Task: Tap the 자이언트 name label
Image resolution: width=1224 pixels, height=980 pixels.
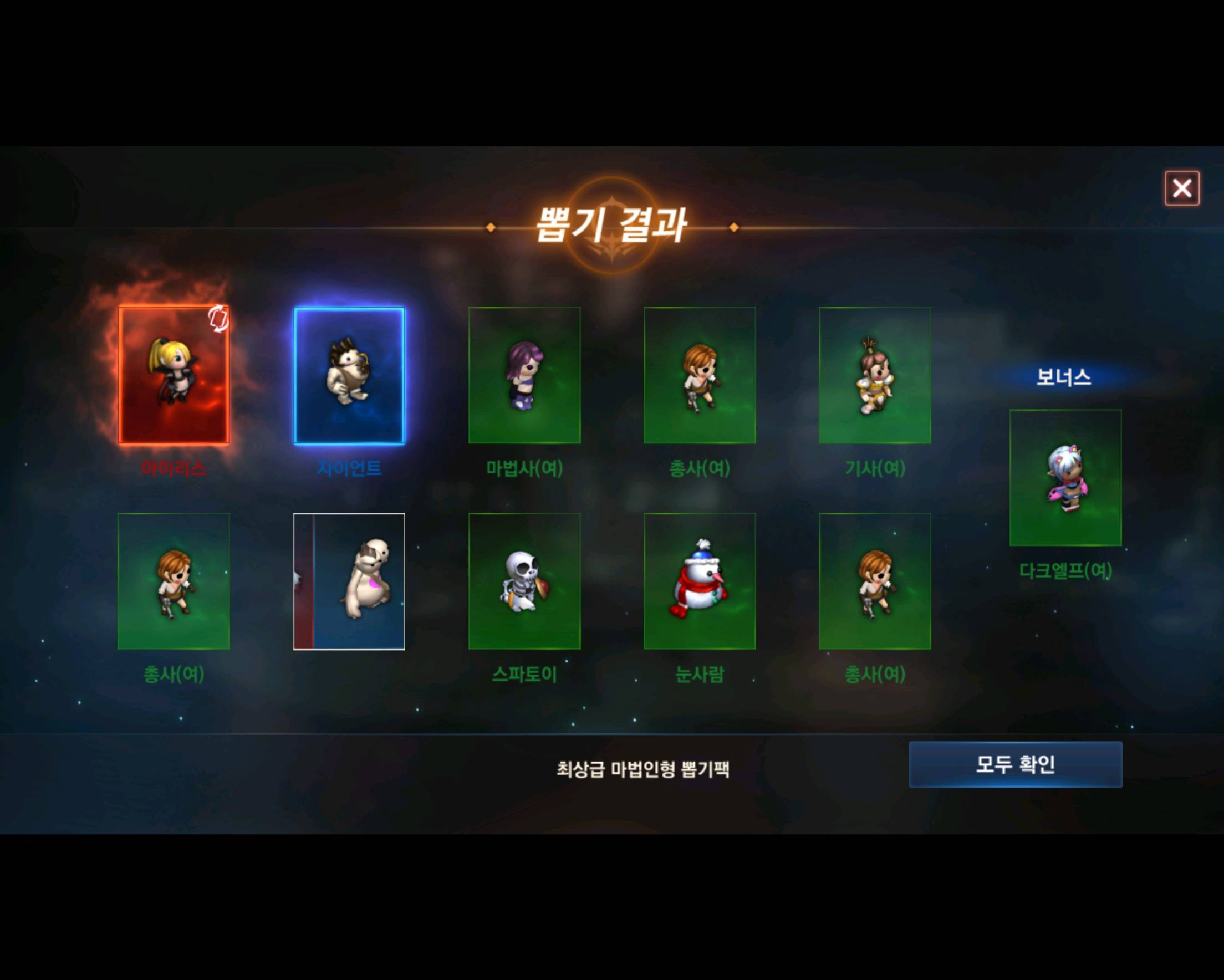Action: pyautogui.click(x=349, y=469)
